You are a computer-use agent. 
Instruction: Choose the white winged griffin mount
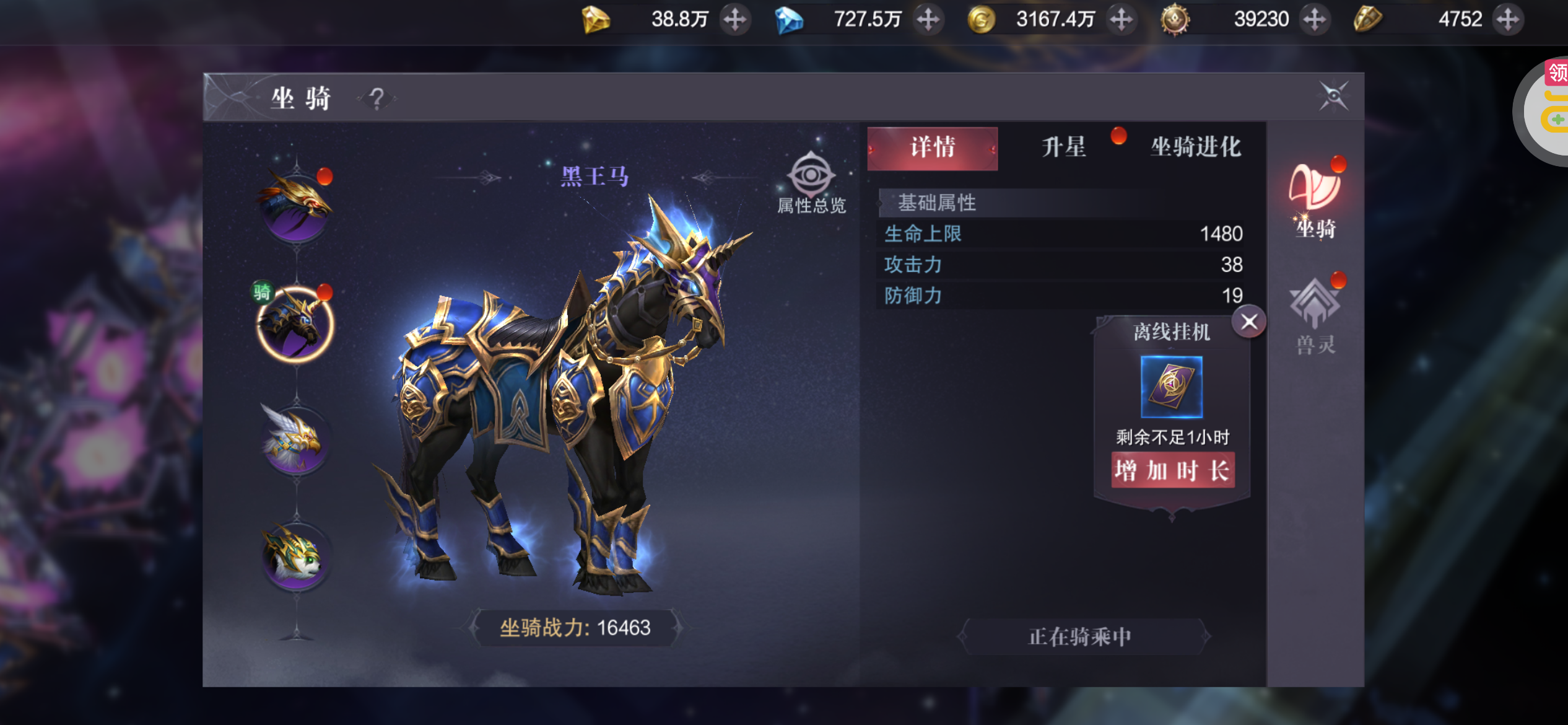pos(296,440)
